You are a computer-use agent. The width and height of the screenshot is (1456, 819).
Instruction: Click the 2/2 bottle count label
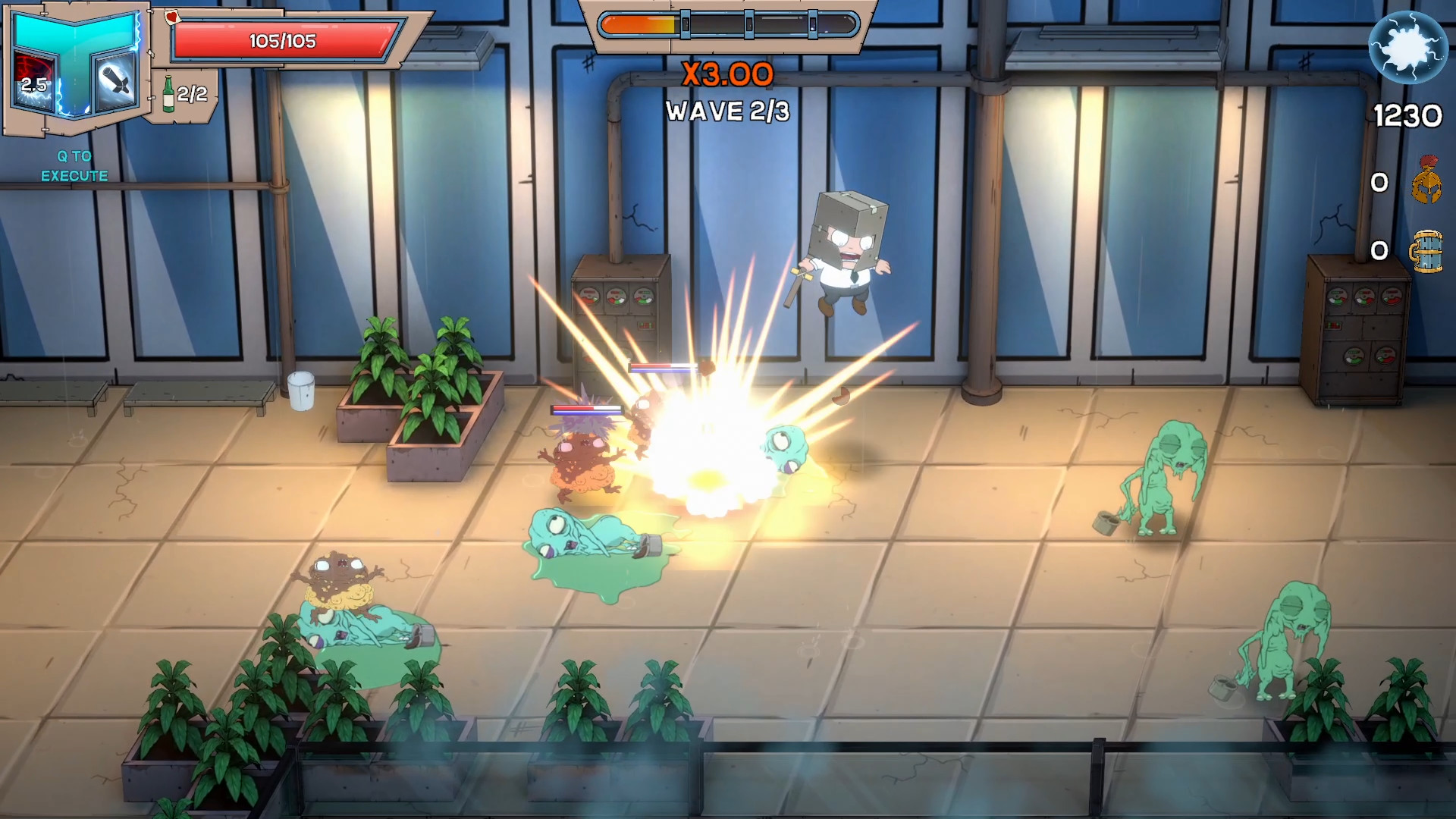(193, 94)
